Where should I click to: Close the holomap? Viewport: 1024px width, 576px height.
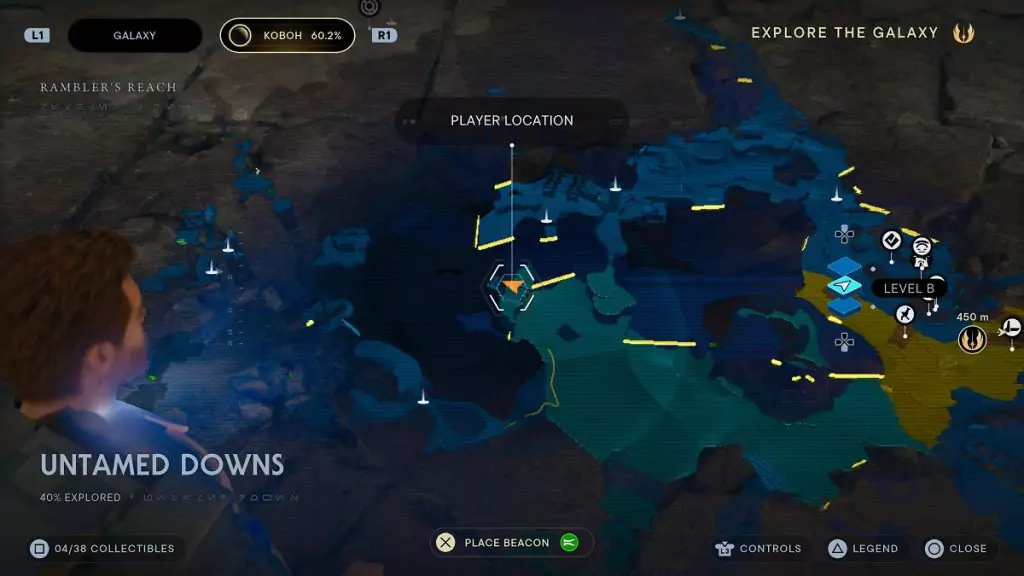[x=956, y=548]
